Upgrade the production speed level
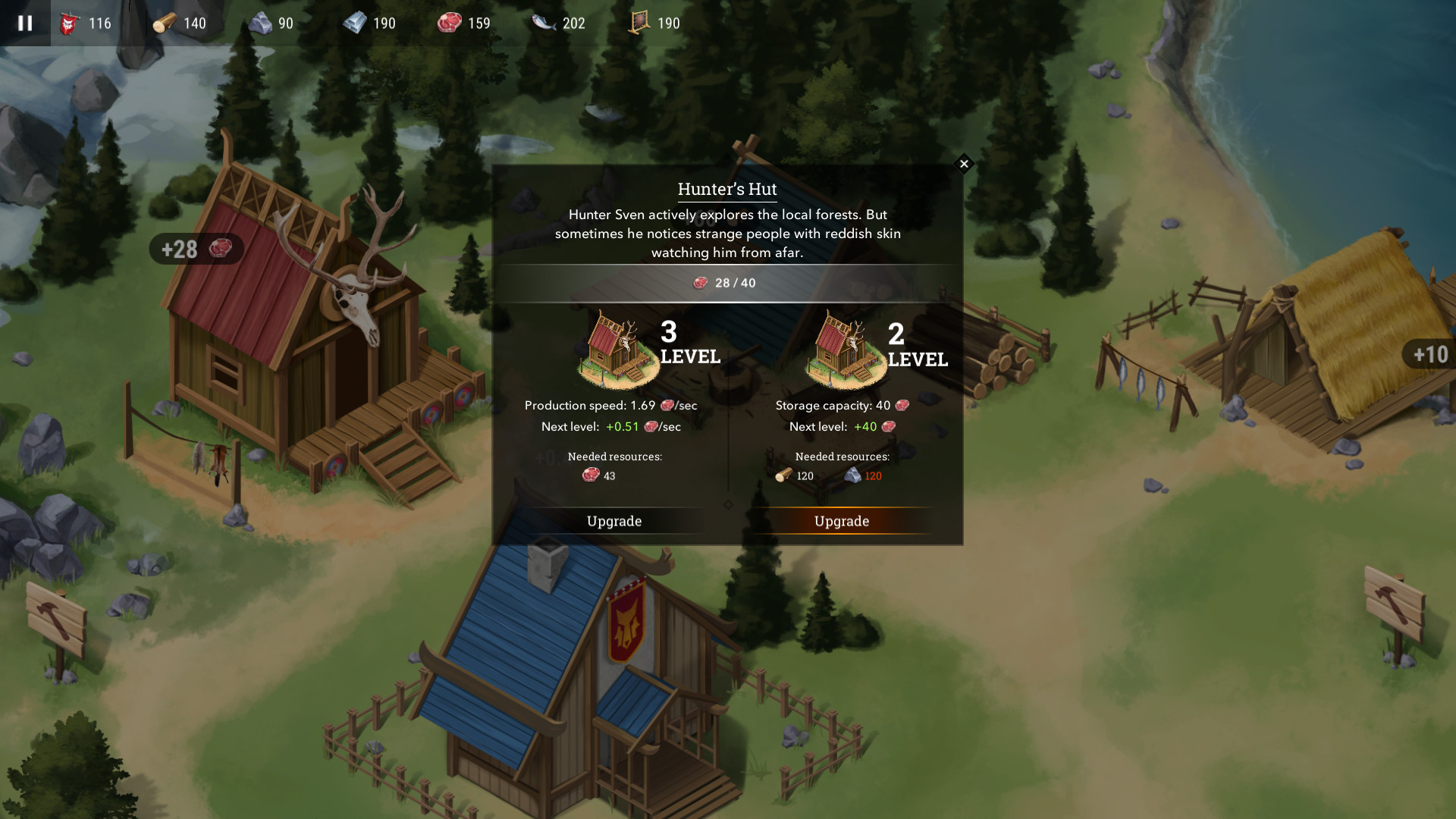 point(614,521)
